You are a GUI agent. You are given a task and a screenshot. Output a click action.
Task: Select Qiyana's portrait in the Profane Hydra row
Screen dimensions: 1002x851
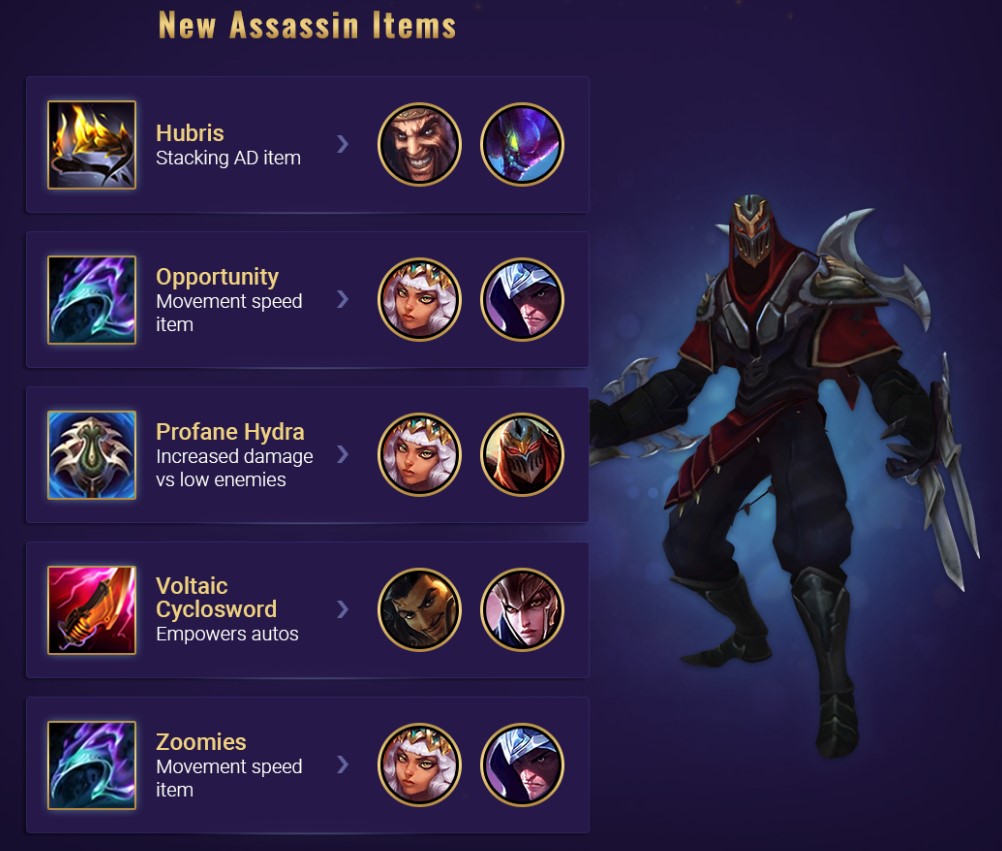click(419, 455)
